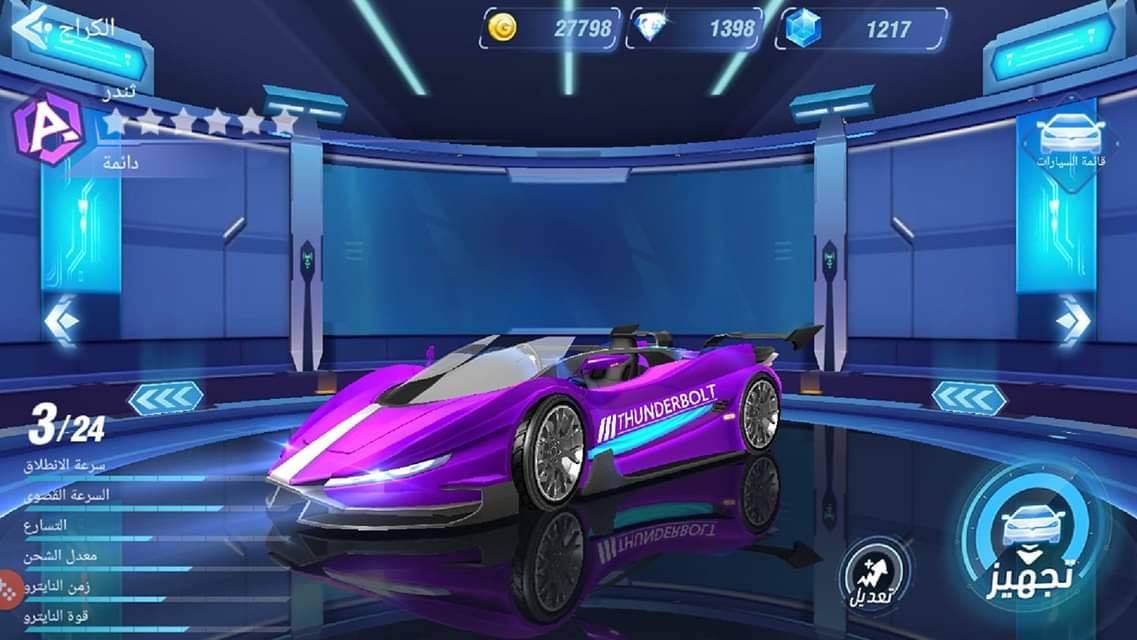Viewport: 1137px width, 640px height.
Task: Open the car Modify upgrade button
Action: point(873,576)
